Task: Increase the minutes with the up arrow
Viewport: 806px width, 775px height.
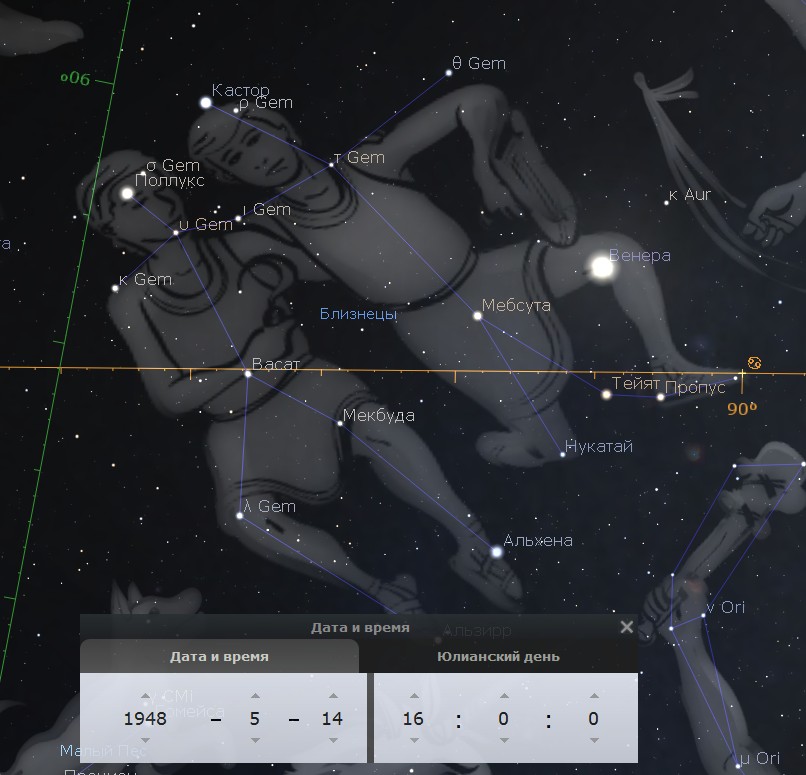Action: click(504, 696)
